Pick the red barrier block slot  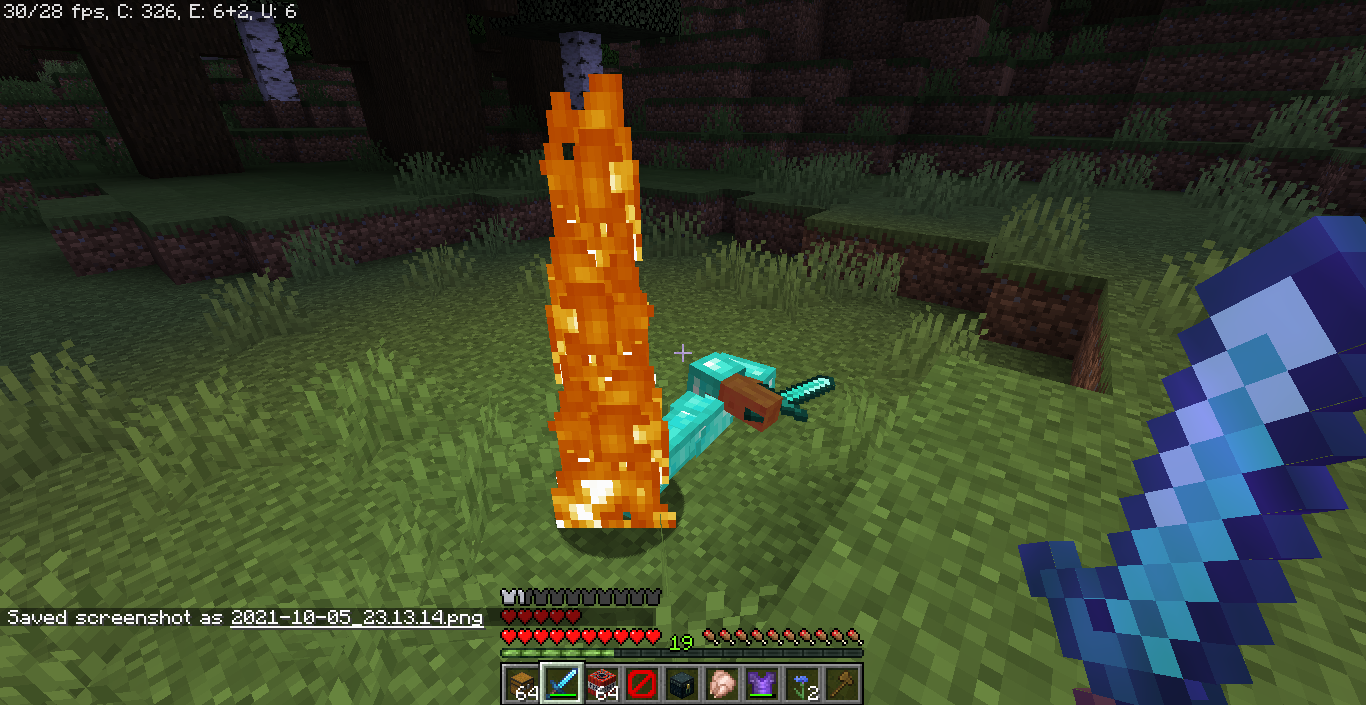641,684
